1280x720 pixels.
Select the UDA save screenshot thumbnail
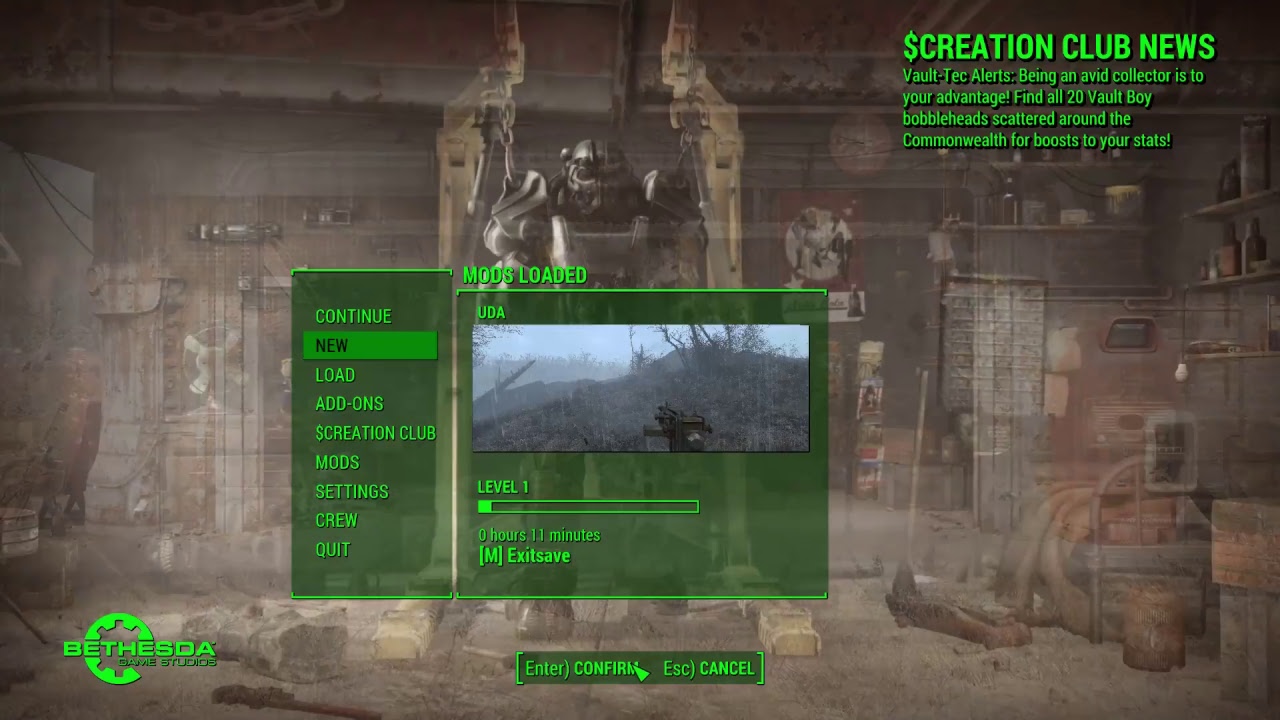pyautogui.click(x=640, y=388)
